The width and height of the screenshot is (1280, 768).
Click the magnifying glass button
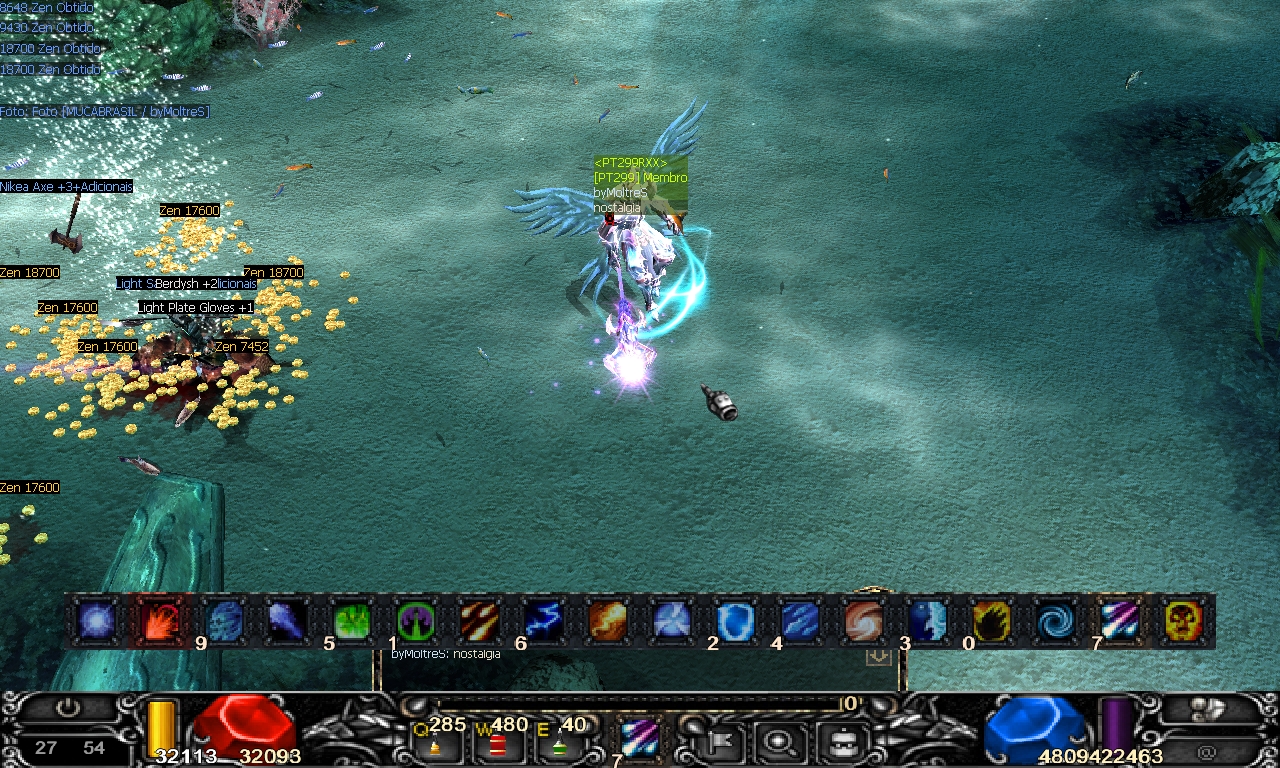[775, 741]
